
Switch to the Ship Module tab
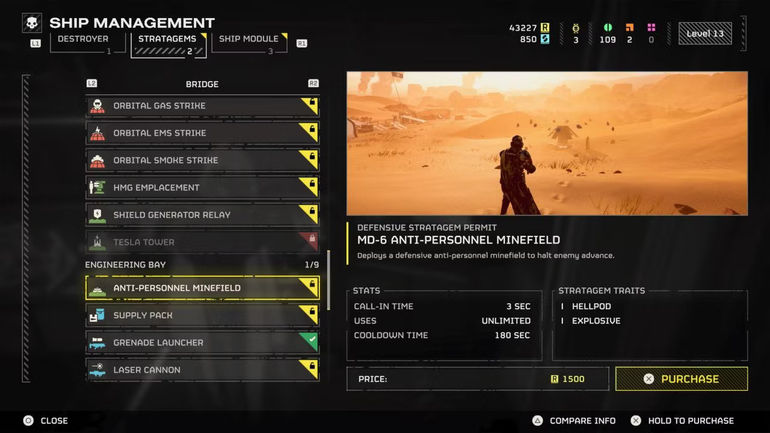[249, 42]
